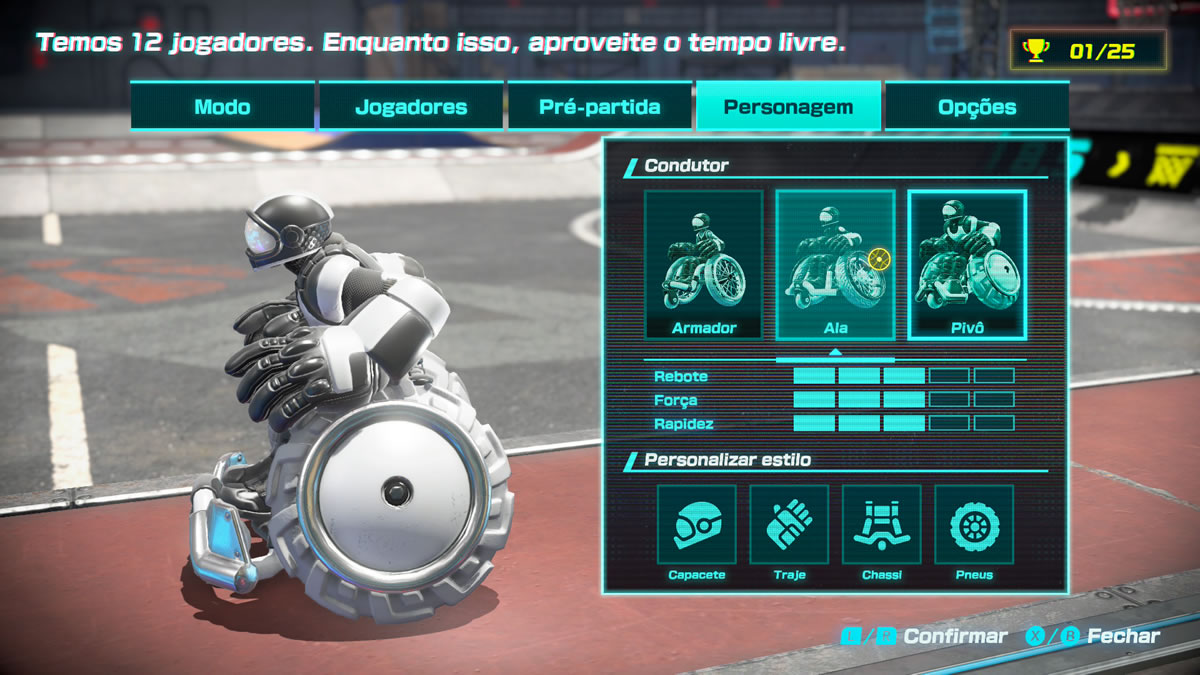This screenshot has height=675, width=1200.
Task: Open the Jogadores tab
Action: pyautogui.click(x=411, y=107)
